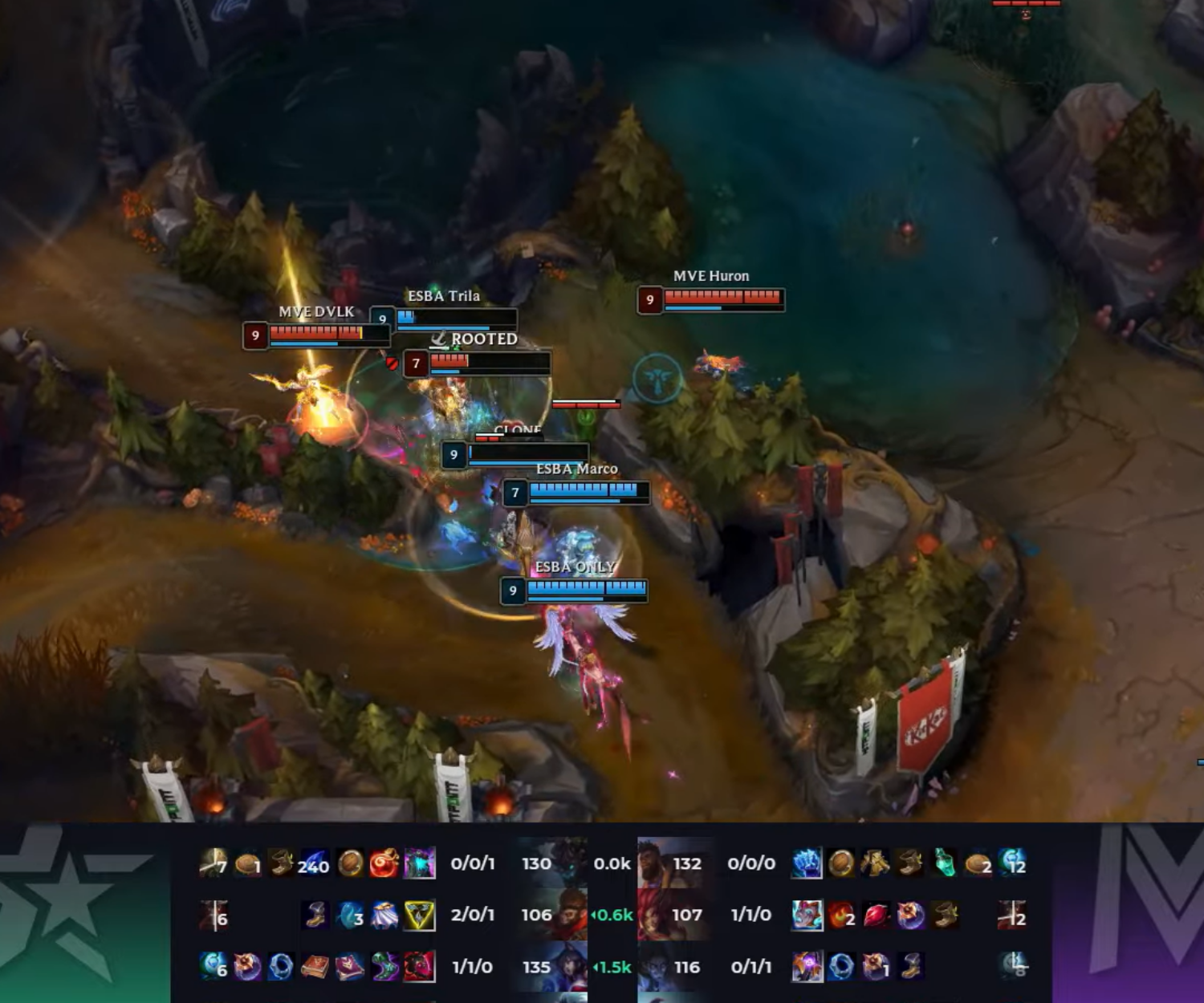Select Ahri's portrait in the scoreboard
The image size is (1204, 1003).
coord(563,966)
